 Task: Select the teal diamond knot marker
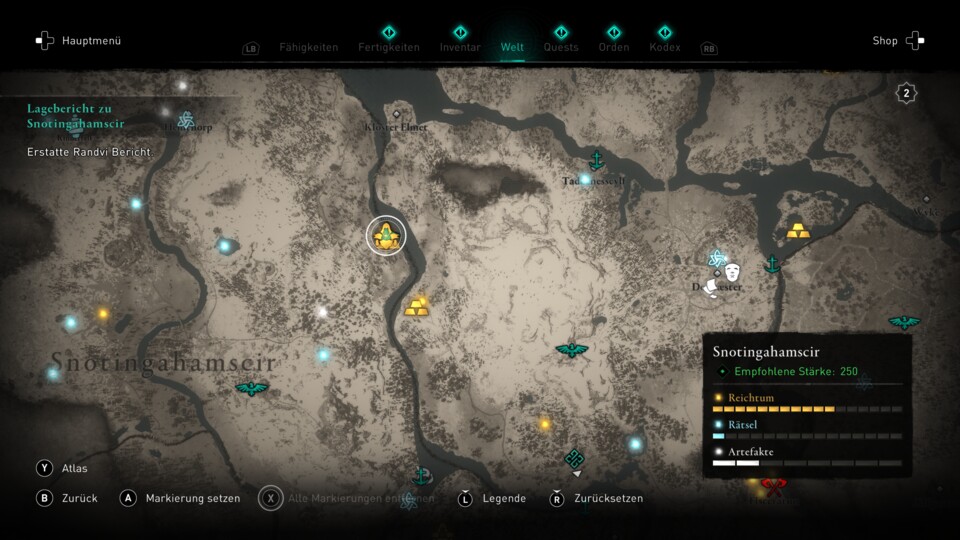point(574,458)
